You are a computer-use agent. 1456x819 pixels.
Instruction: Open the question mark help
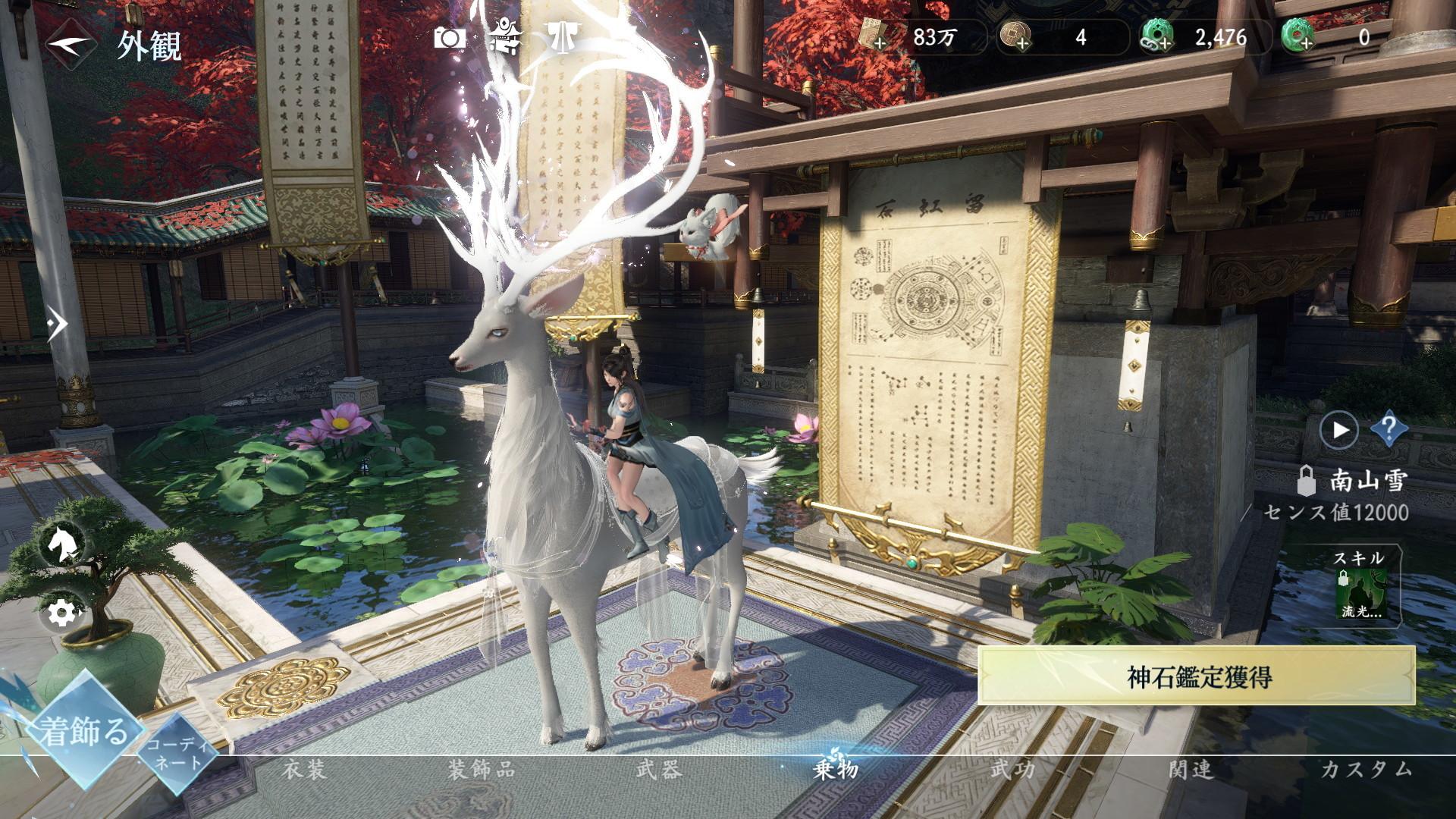pyautogui.click(x=1389, y=430)
